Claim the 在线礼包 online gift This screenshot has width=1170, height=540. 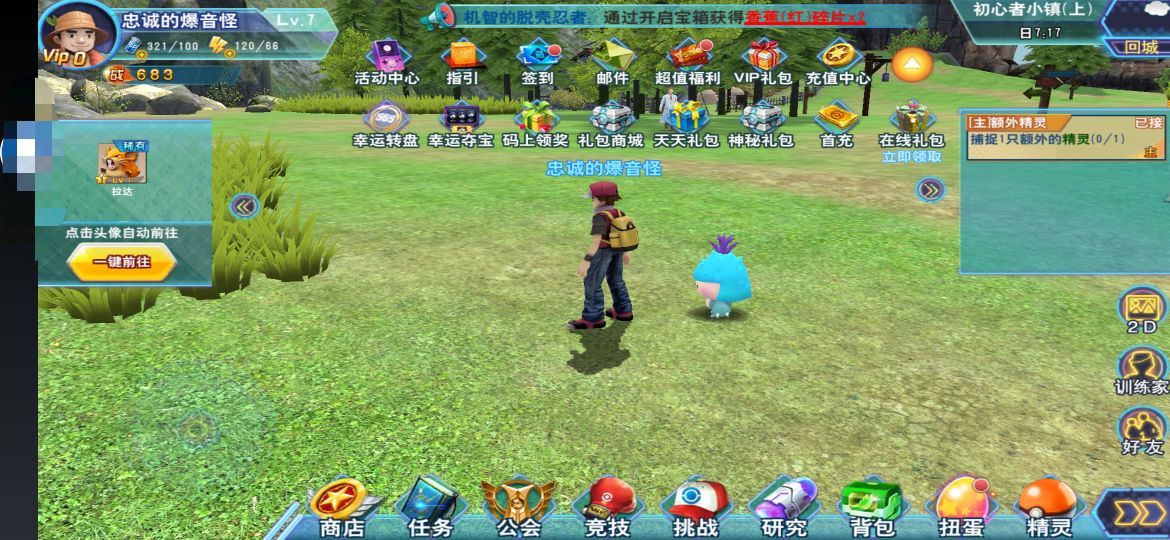pos(911,124)
